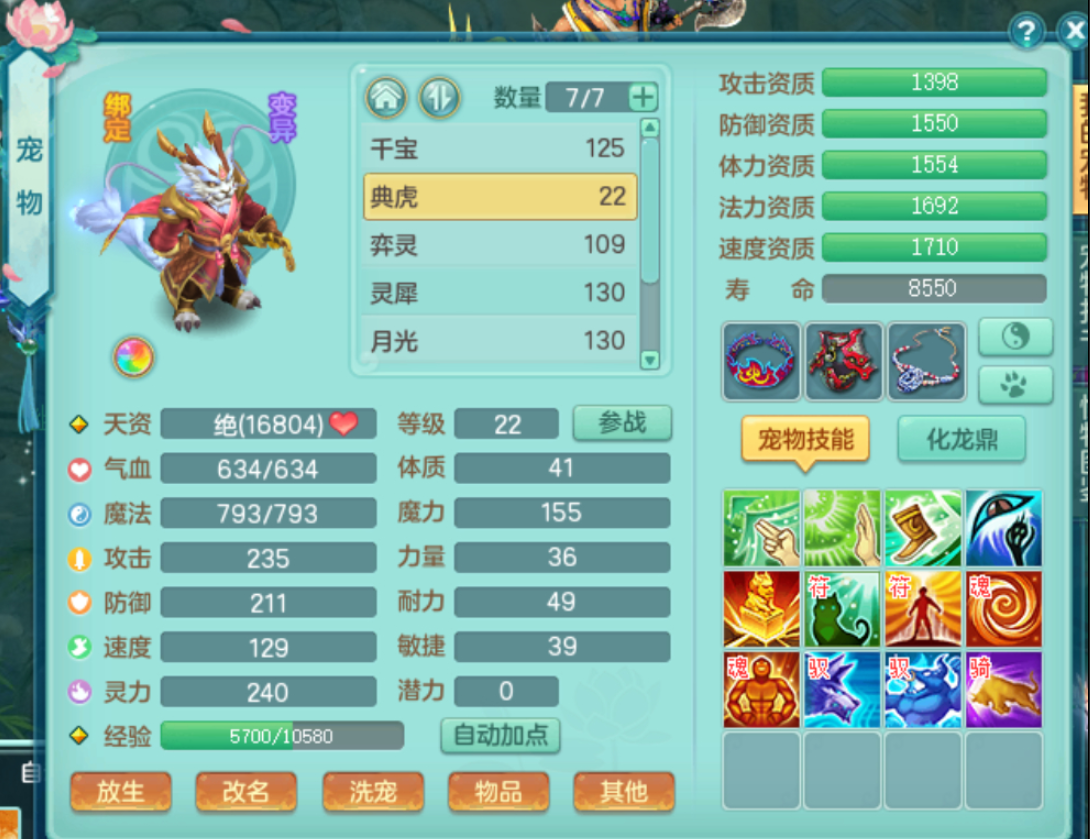
Task: Click the 放生 release button
Action: pos(121,793)
